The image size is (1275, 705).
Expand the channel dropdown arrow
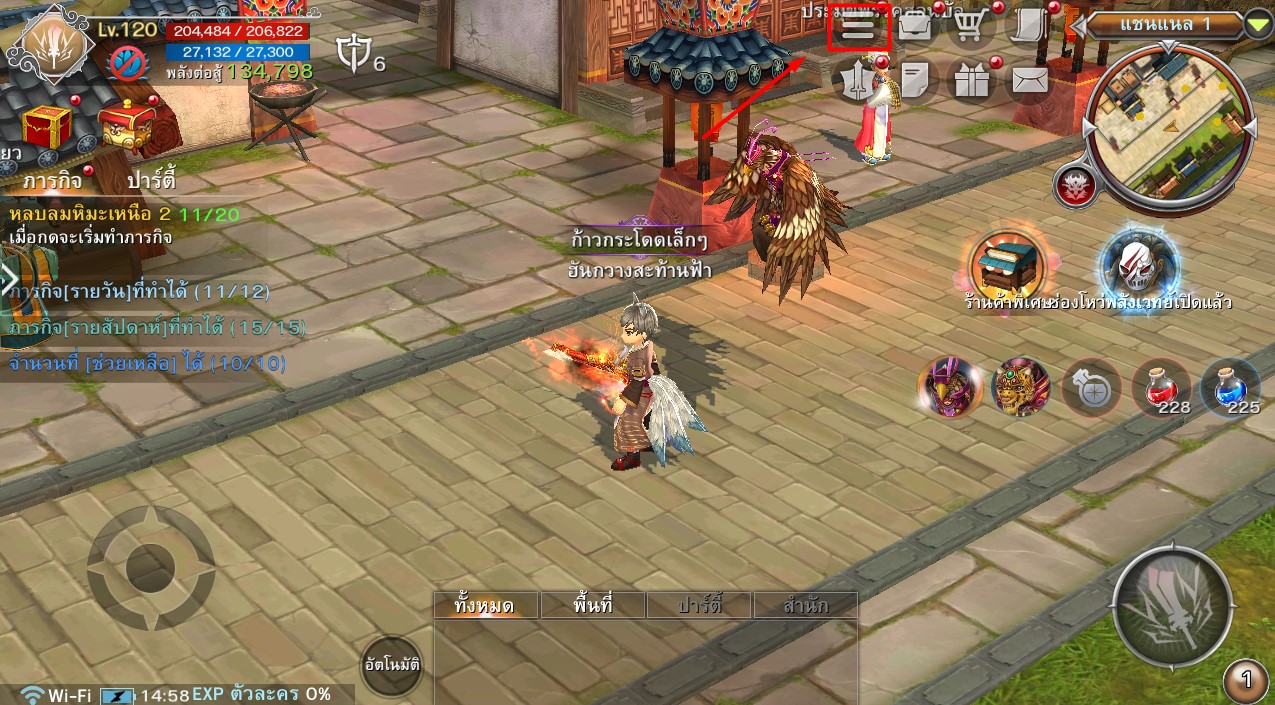(1258, 24)
